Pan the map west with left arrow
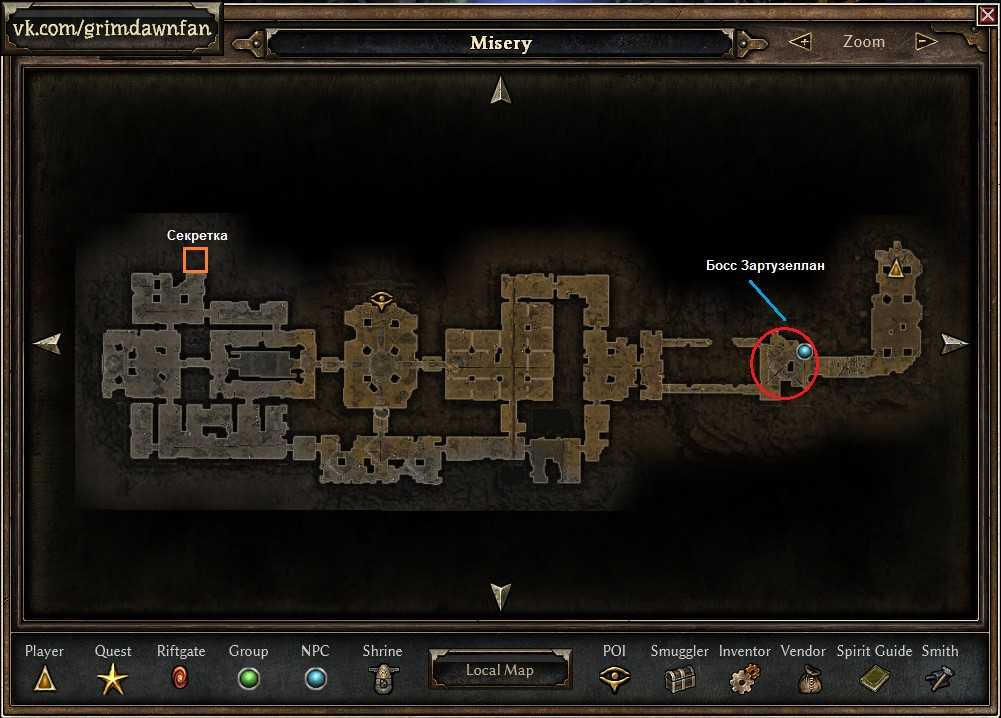This screenshot has height=718, width=1001. point(47,344)
